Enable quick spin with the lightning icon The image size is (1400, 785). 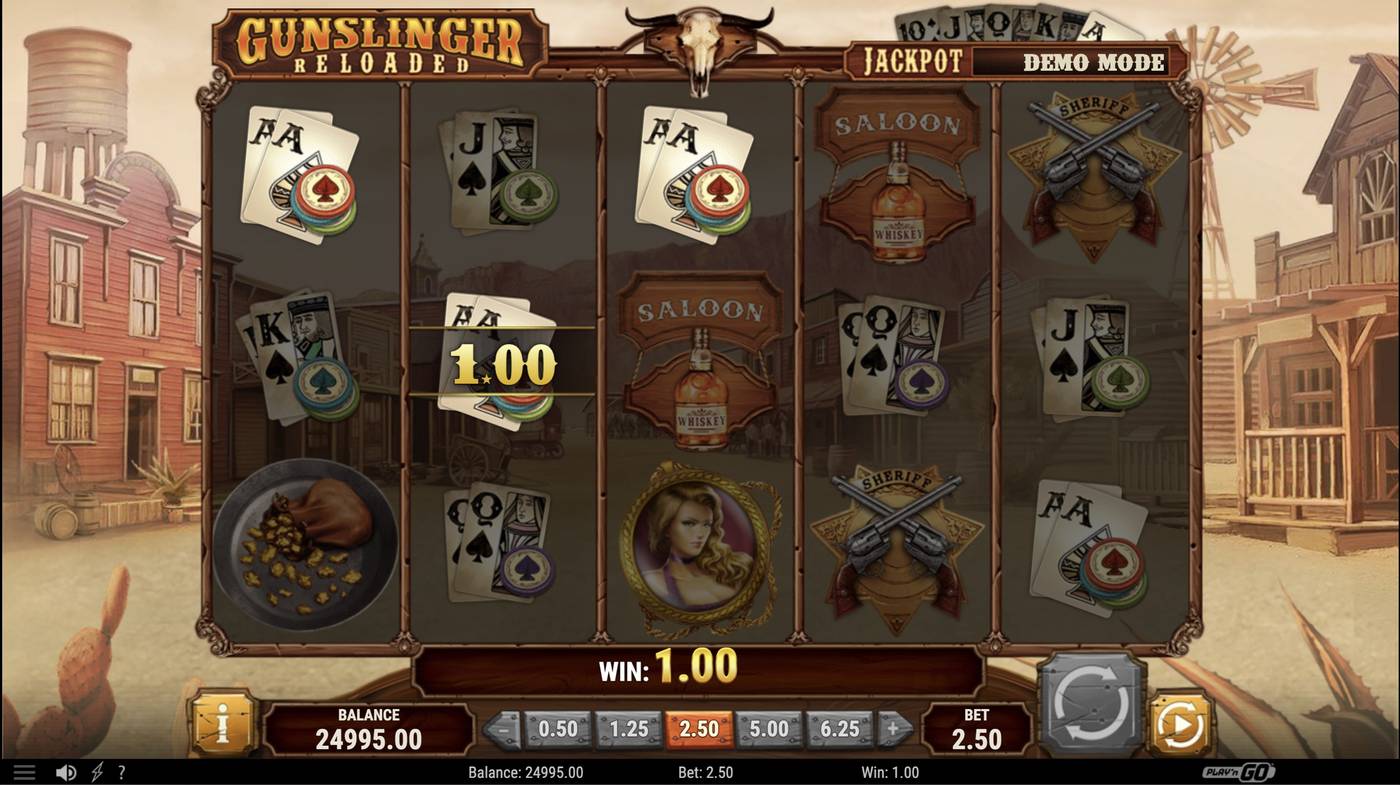[94, 771]
